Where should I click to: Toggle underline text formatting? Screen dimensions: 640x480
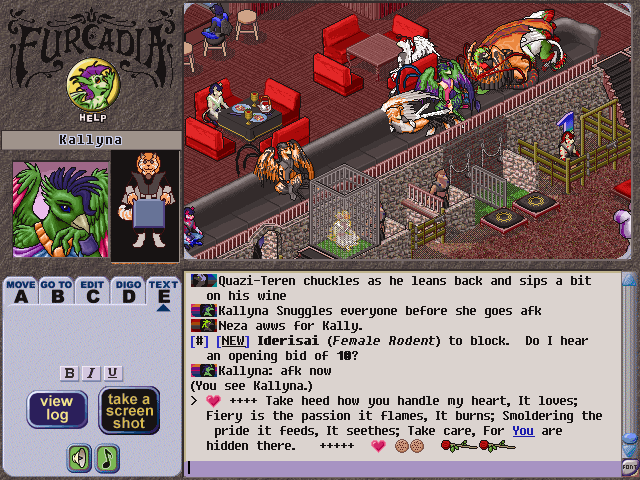(x=113, y=373)
